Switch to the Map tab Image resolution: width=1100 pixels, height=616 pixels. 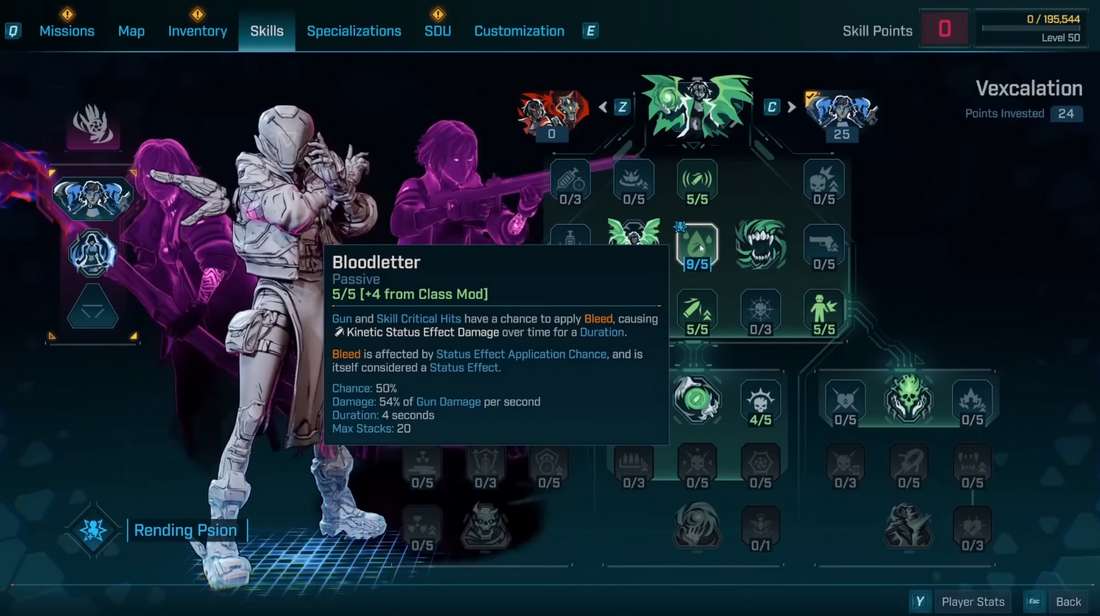[x=131, y=31]
